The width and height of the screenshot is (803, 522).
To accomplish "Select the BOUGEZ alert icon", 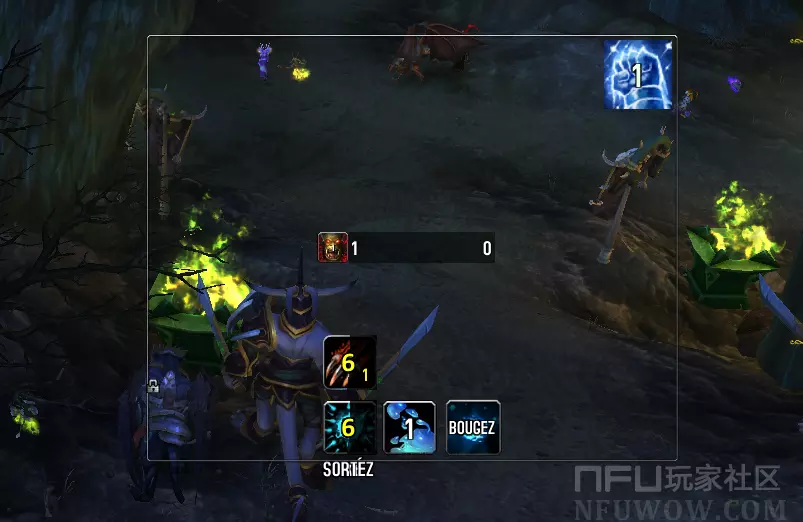I will (x=472, y=427).
